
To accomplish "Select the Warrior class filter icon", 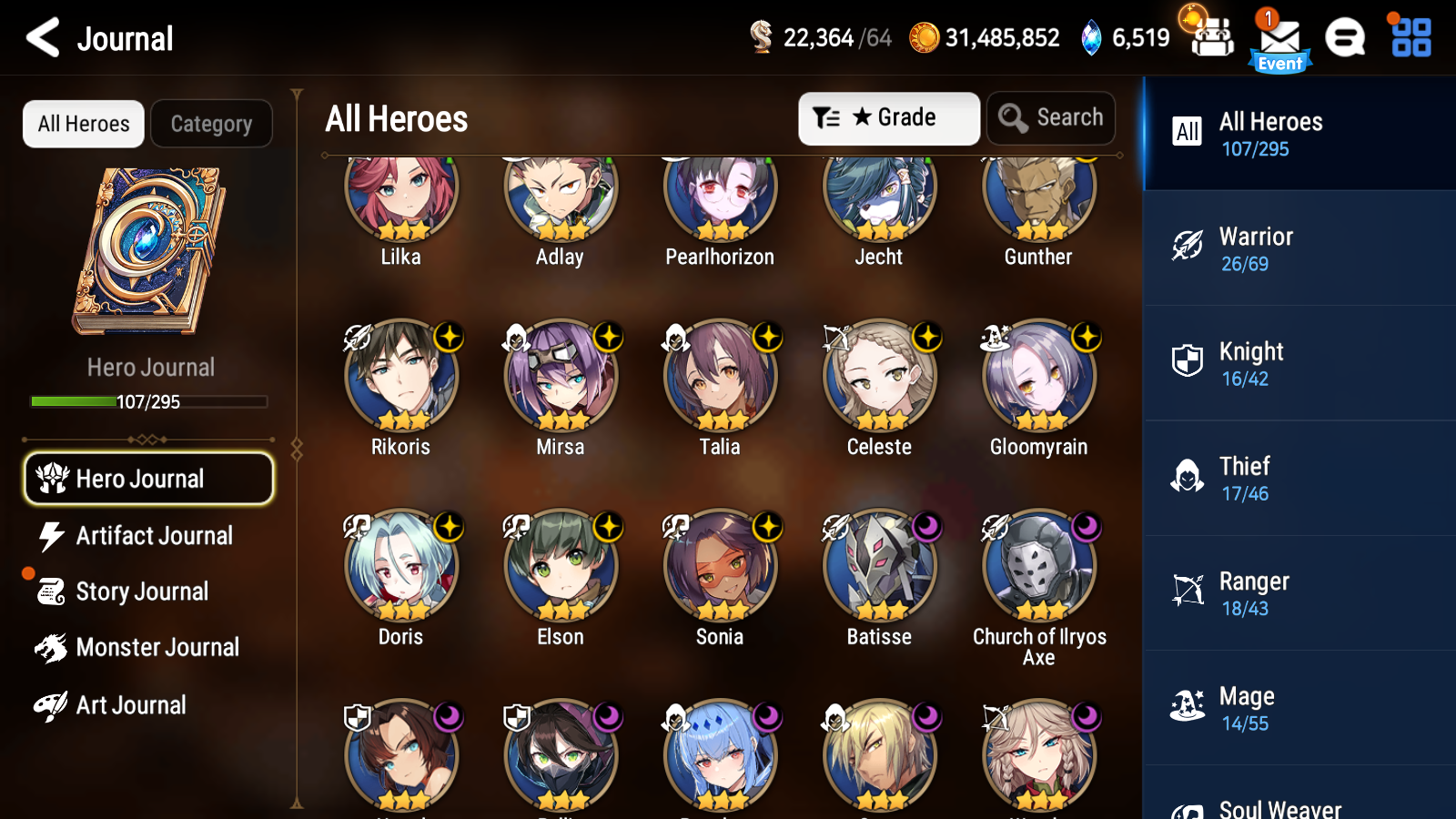I will point(1186,246).
